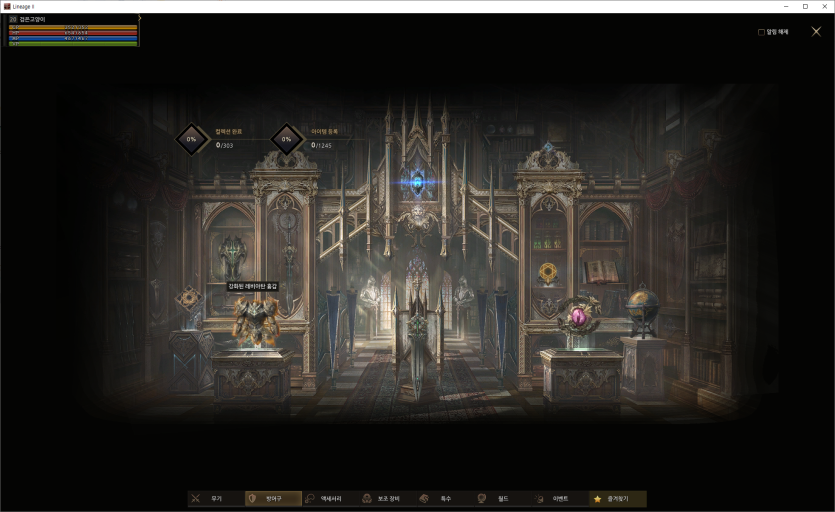Select the 방어구 (Armor) tab

[273, 498]
